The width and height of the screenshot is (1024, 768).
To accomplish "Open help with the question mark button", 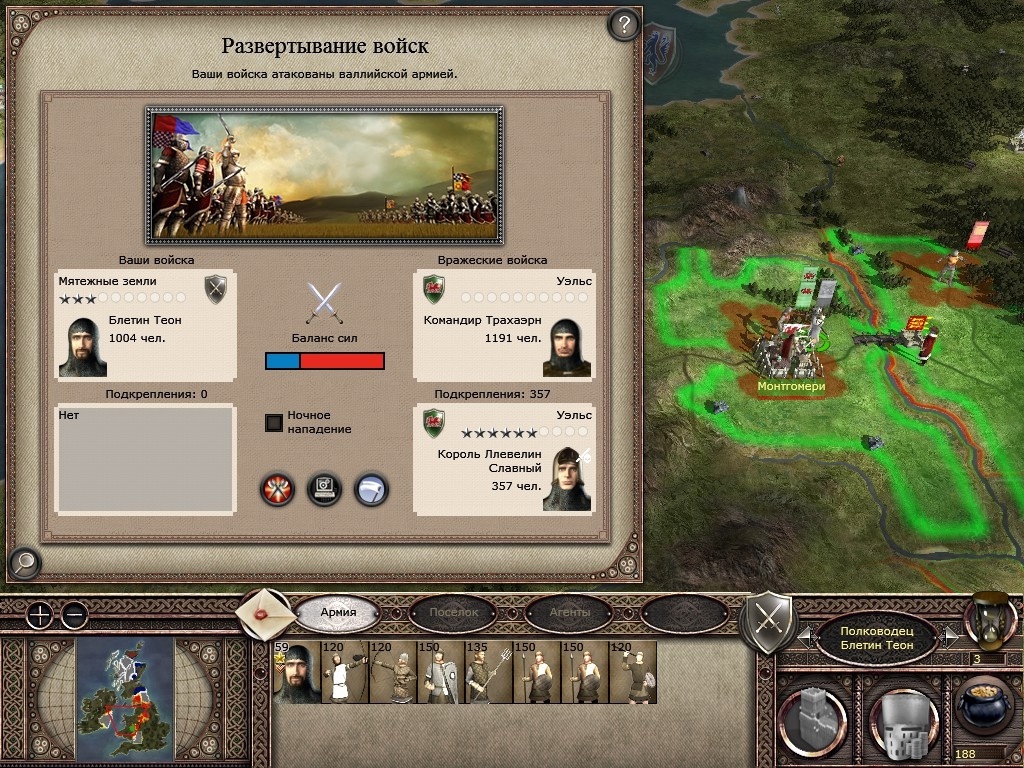I will tap(624, 24).
